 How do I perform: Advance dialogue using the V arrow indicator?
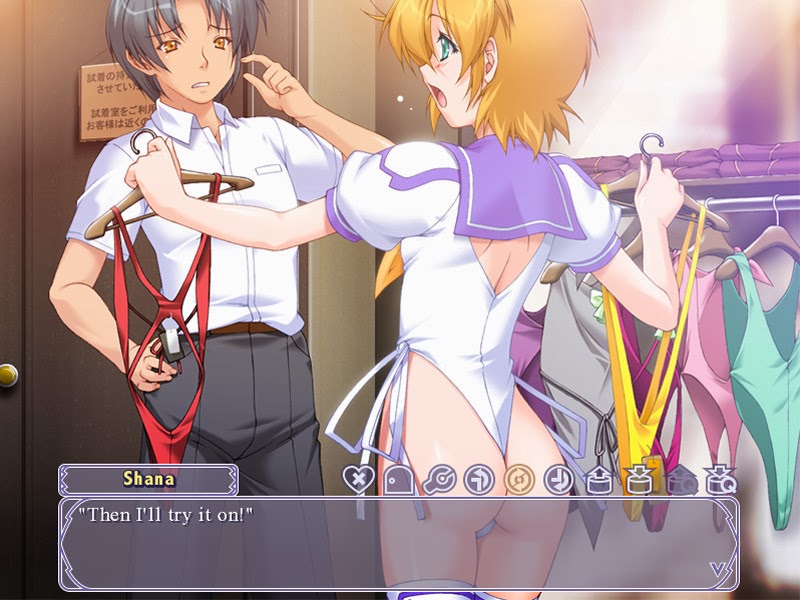(718, 569)
